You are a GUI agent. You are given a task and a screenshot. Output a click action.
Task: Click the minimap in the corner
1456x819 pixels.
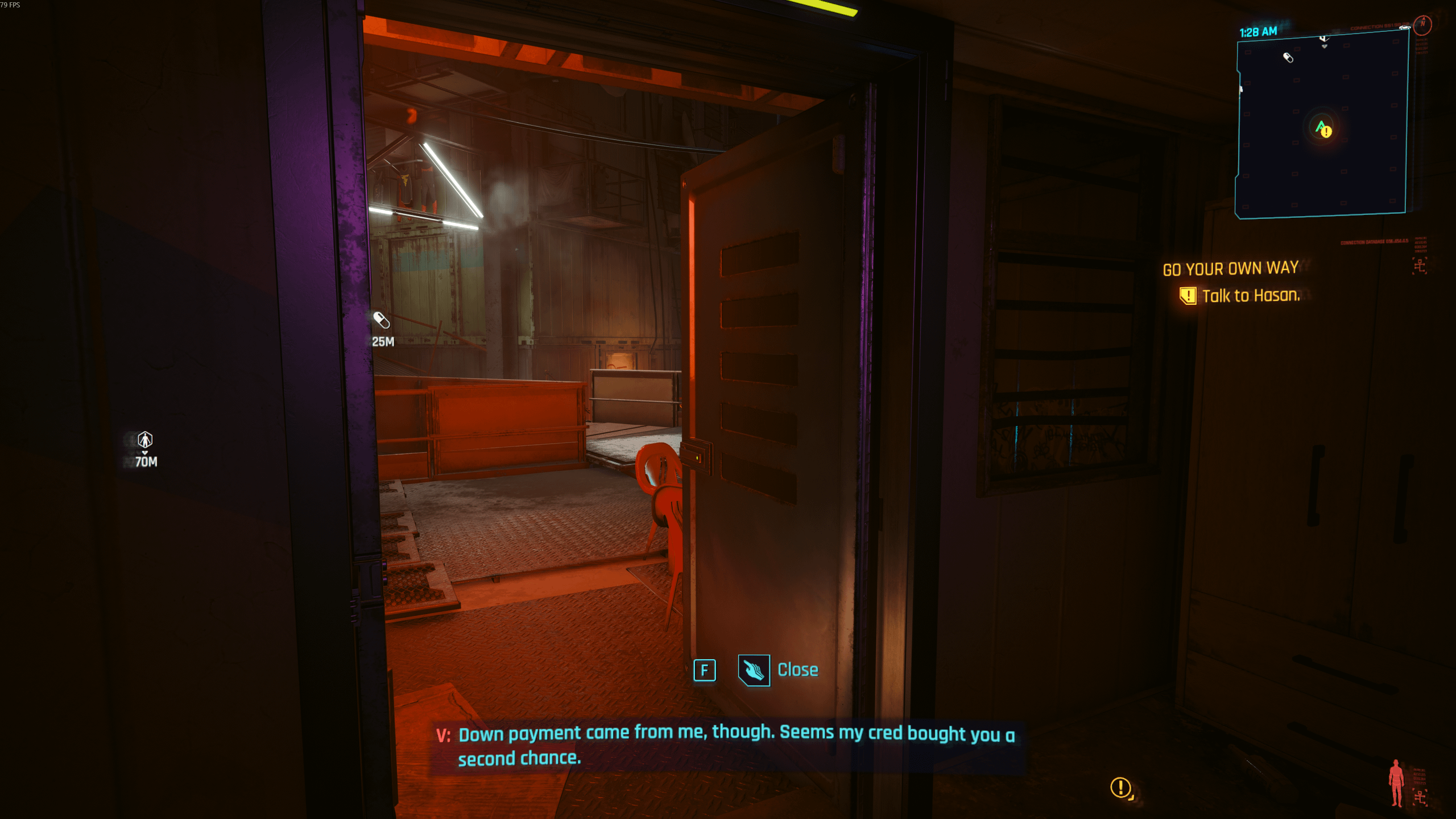(x=1321, y=124)
